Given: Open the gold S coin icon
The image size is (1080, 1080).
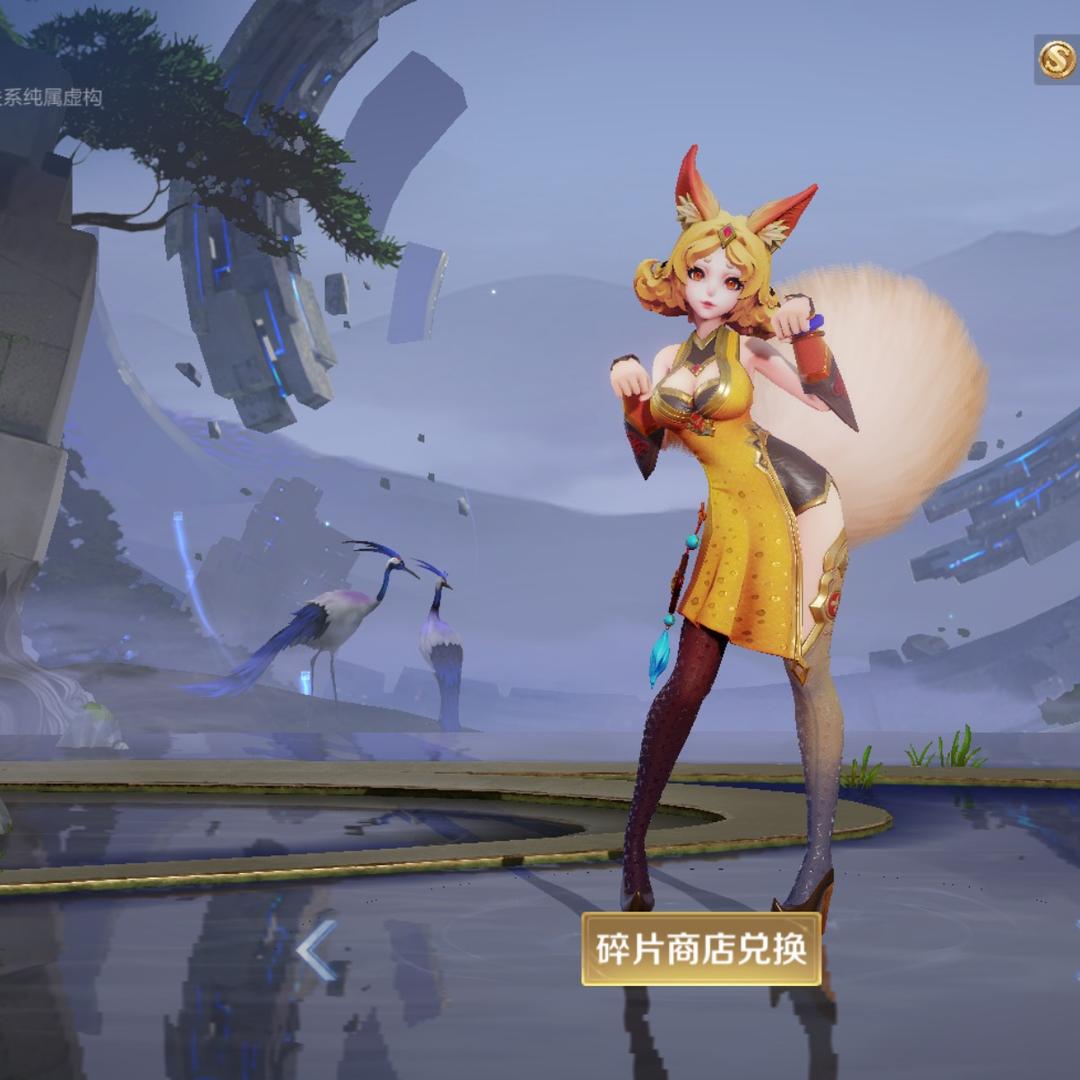Looking at the screenshot, I should coord(1057,61).
